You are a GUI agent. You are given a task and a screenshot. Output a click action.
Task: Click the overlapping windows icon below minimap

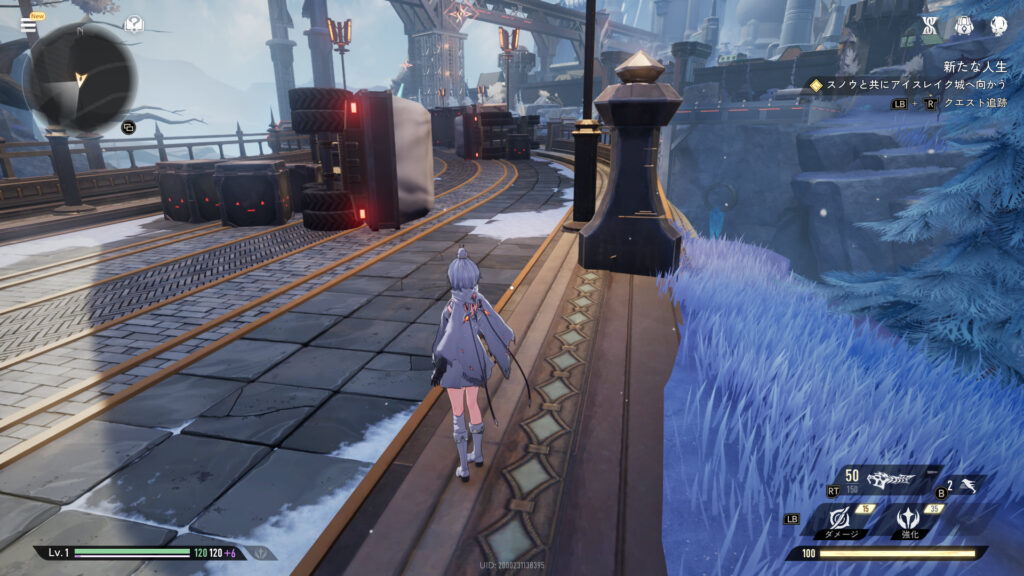128,127
